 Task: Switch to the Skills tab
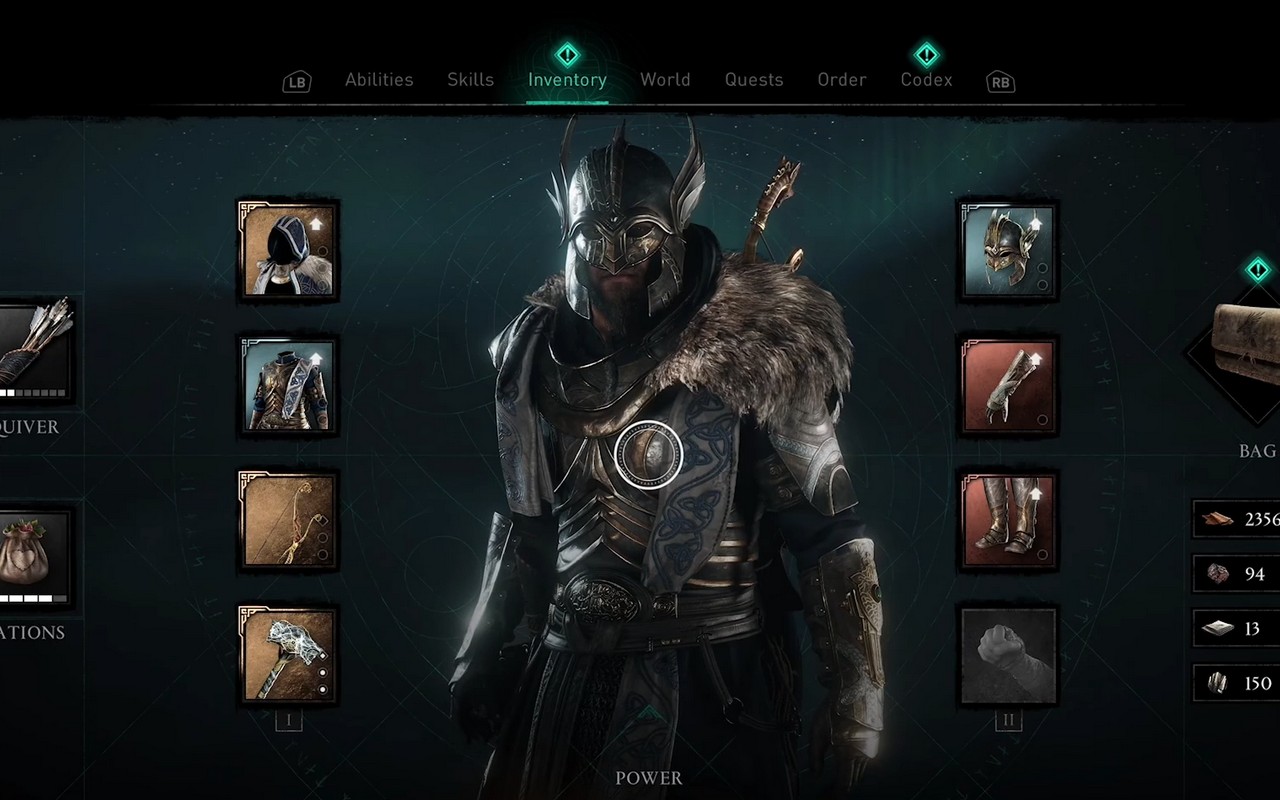click(469, 79)
